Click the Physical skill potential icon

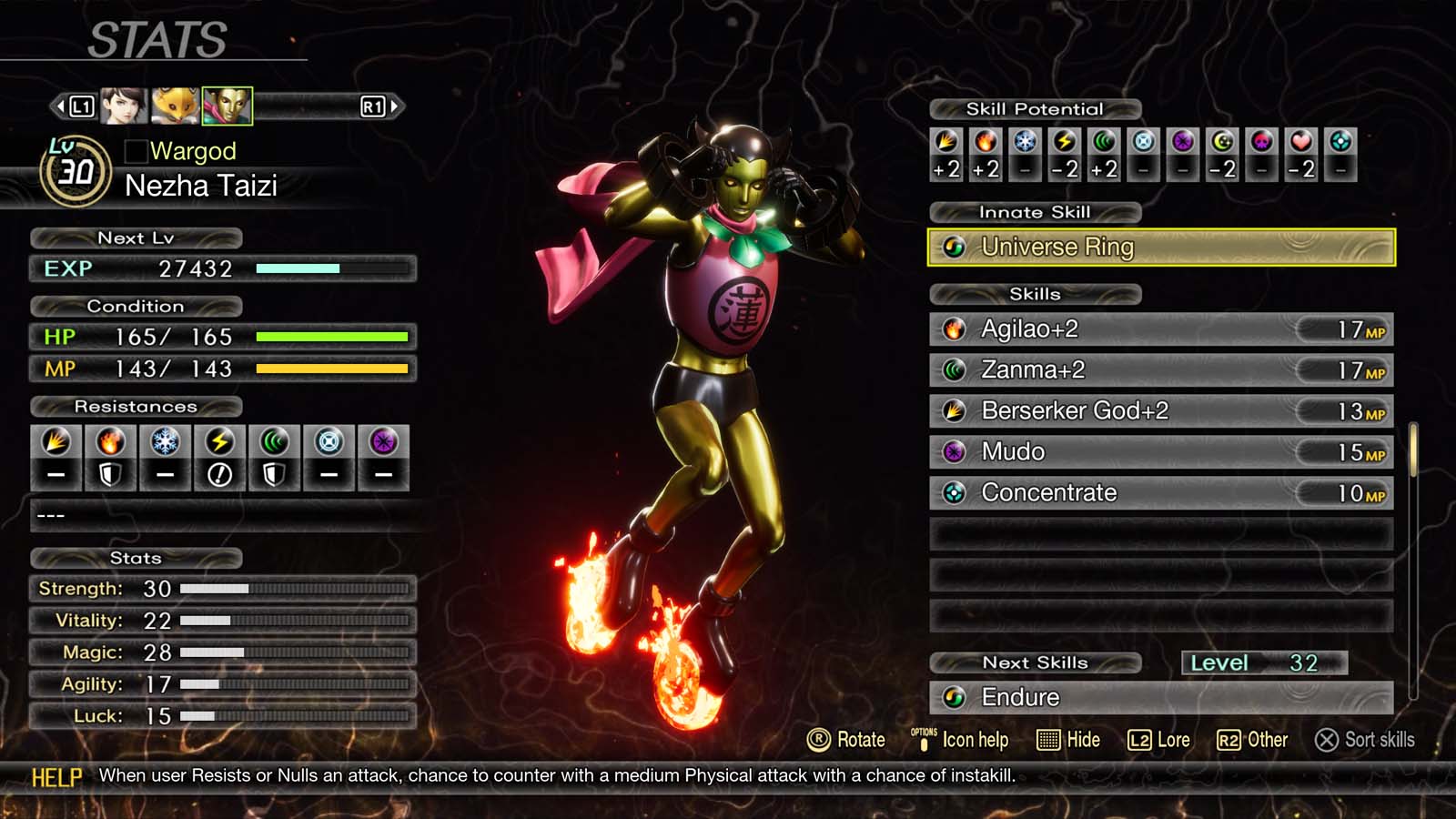pos(946,143)
